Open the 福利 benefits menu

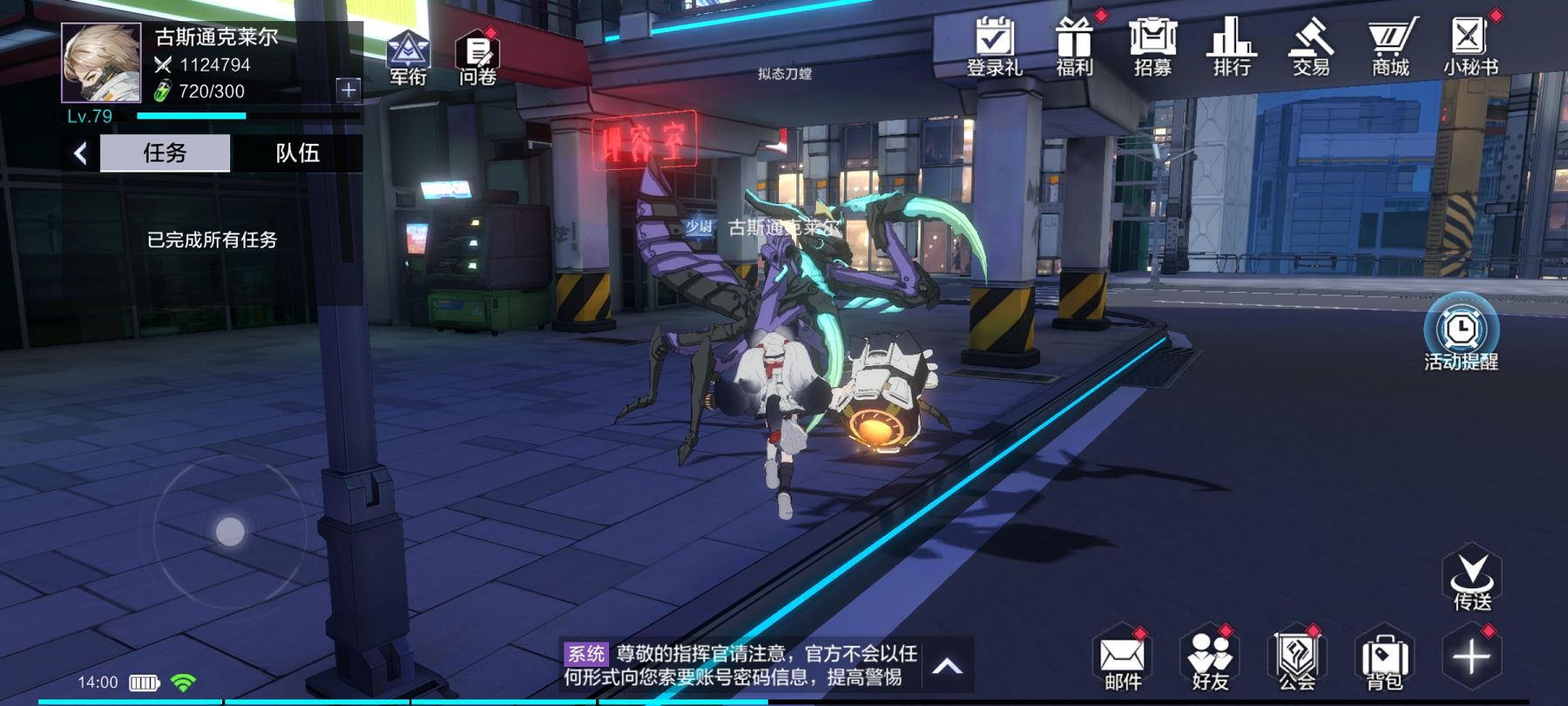(1074, 45)
